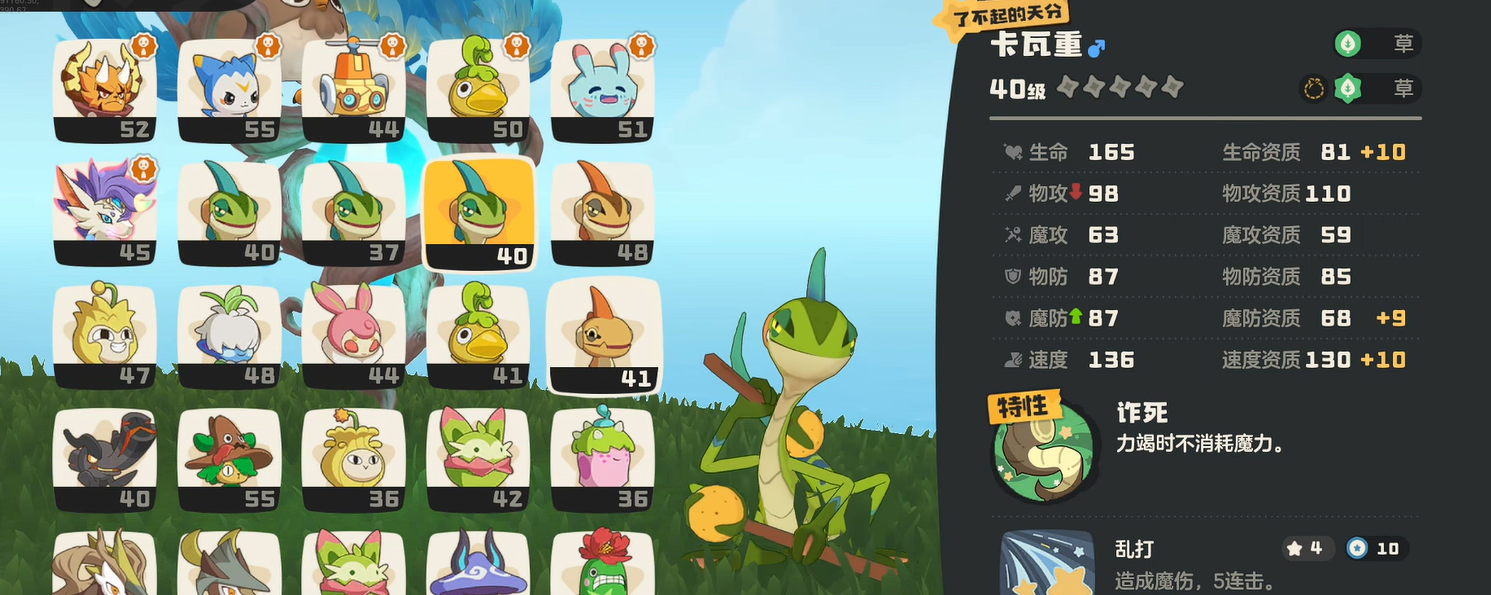The image size is (1491, 595).
Task: Pick the orange helicopter robot level 44
Action: pyautogui.click(x=353, y=90)
